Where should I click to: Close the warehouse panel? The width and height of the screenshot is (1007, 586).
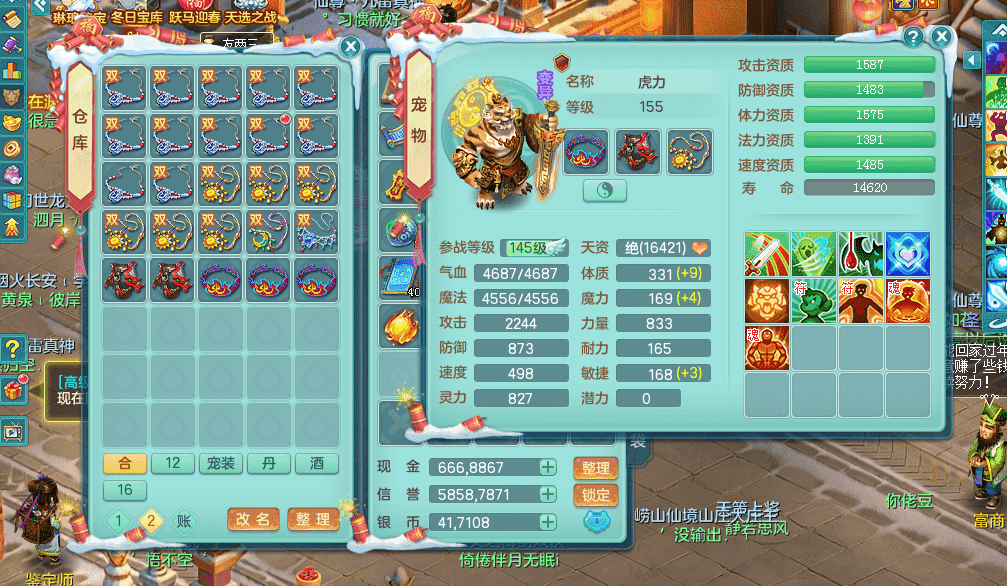tap(350, 46)
